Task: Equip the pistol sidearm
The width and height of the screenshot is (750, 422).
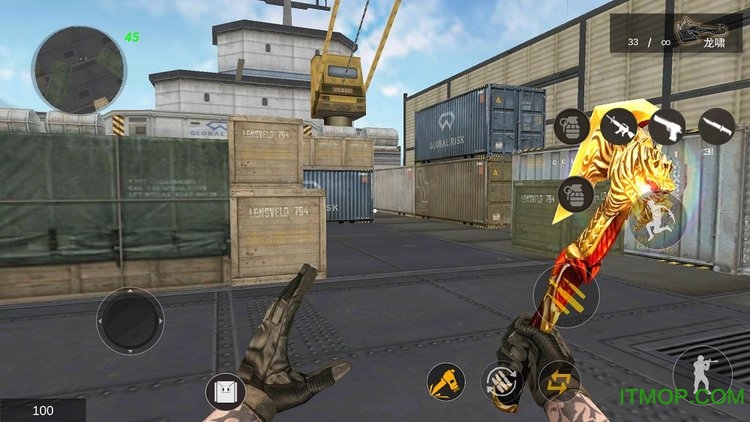Action: (667, 126)
